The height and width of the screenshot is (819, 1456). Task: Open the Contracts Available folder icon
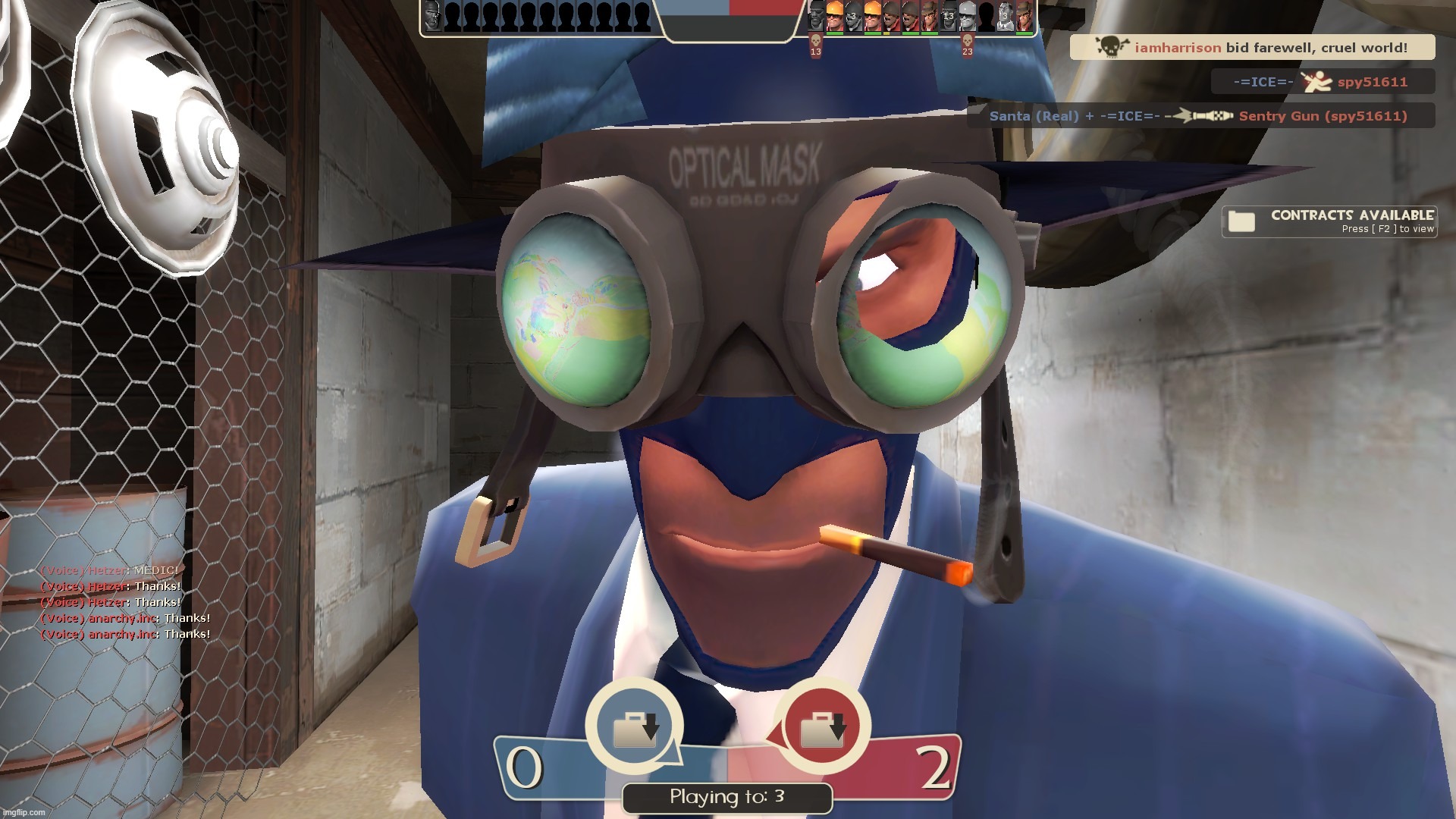pyautogui.click(x=1242, y=221)
